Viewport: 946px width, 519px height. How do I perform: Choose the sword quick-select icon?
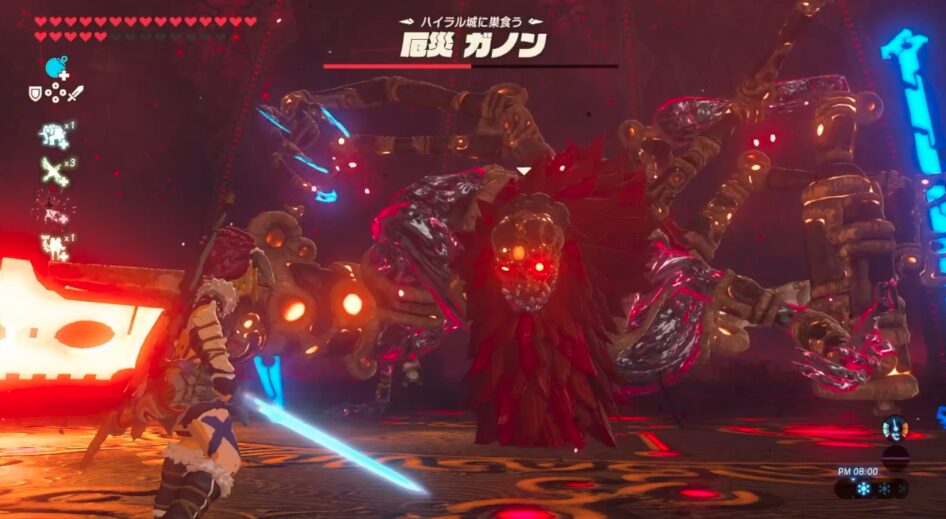point(75,94)
